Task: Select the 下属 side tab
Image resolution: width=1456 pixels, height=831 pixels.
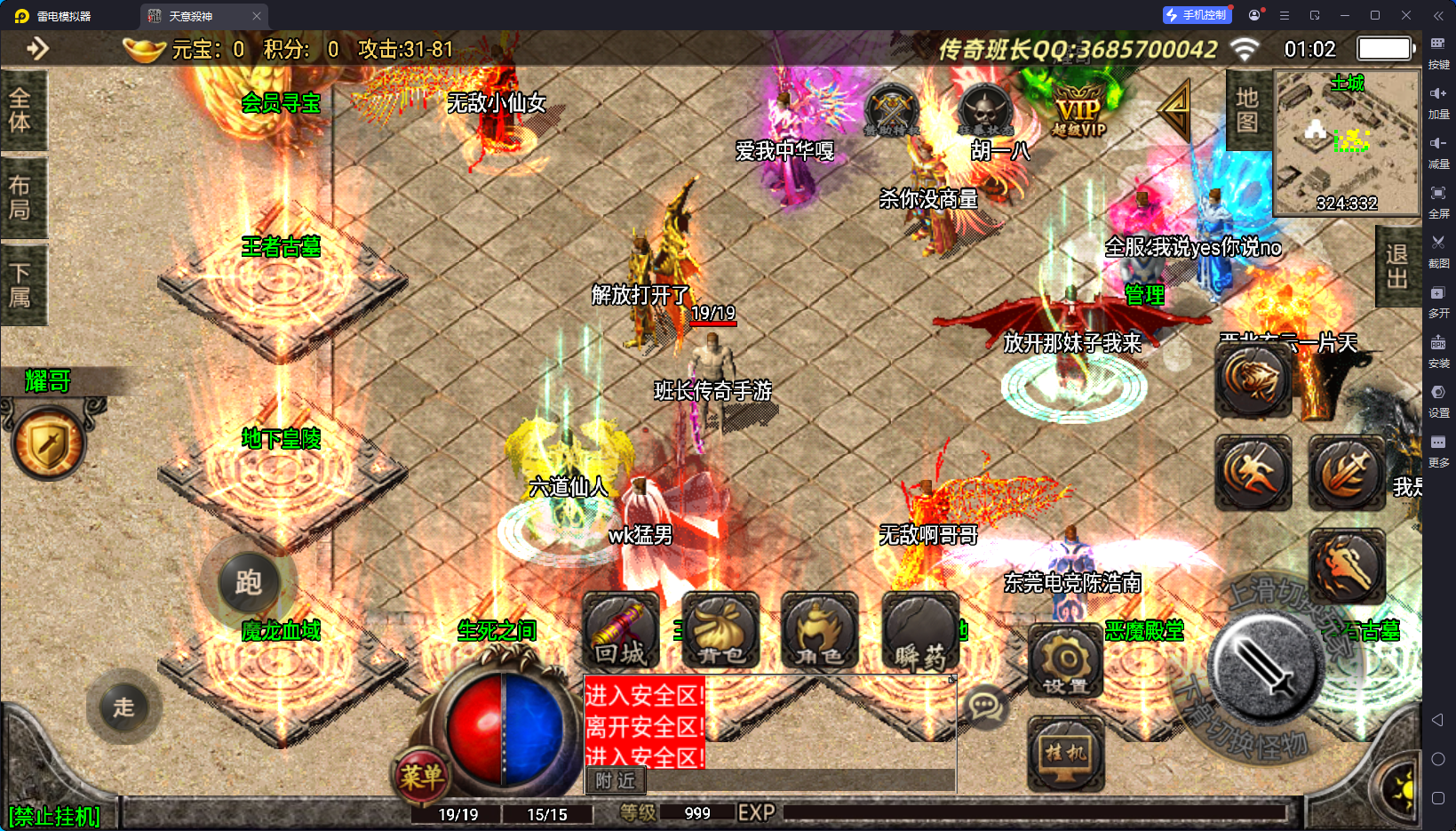Action: point(20,284)
